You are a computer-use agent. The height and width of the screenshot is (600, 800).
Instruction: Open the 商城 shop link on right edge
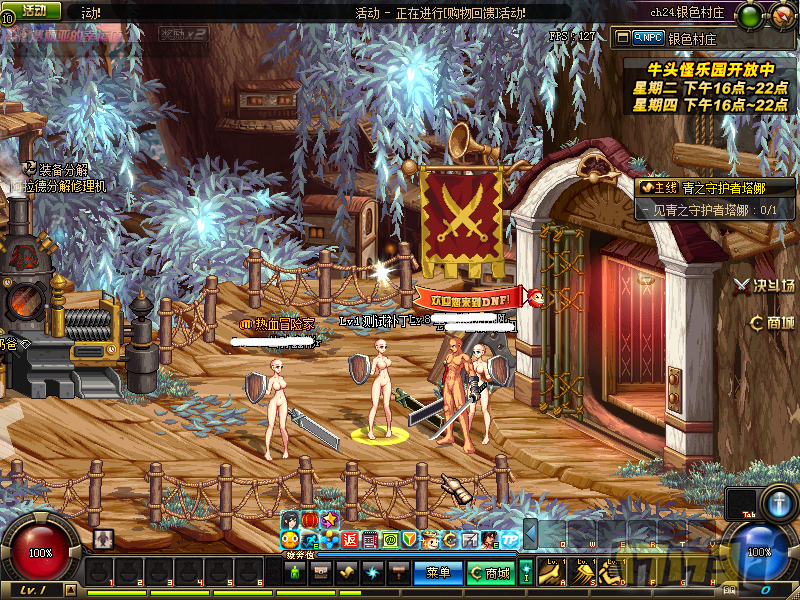[x=772, y=323]
